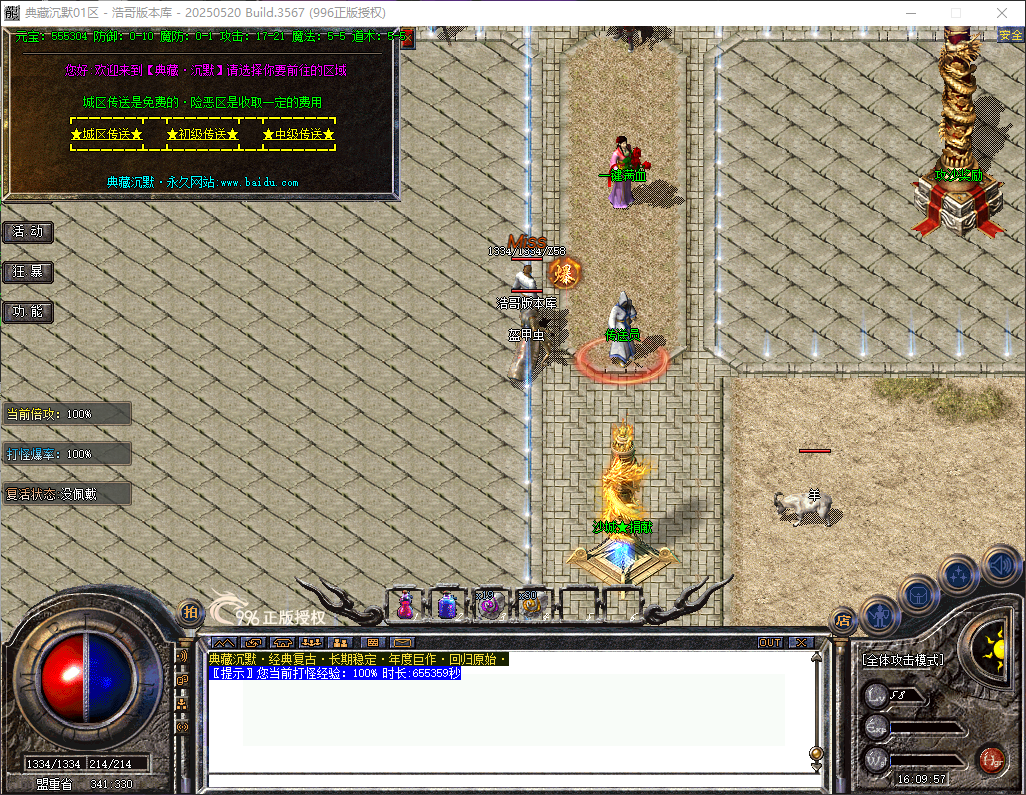The height and width of the screenshot is (795, 1026).
Task: Select the red potion hotbar slot
Action: point(405,605)
